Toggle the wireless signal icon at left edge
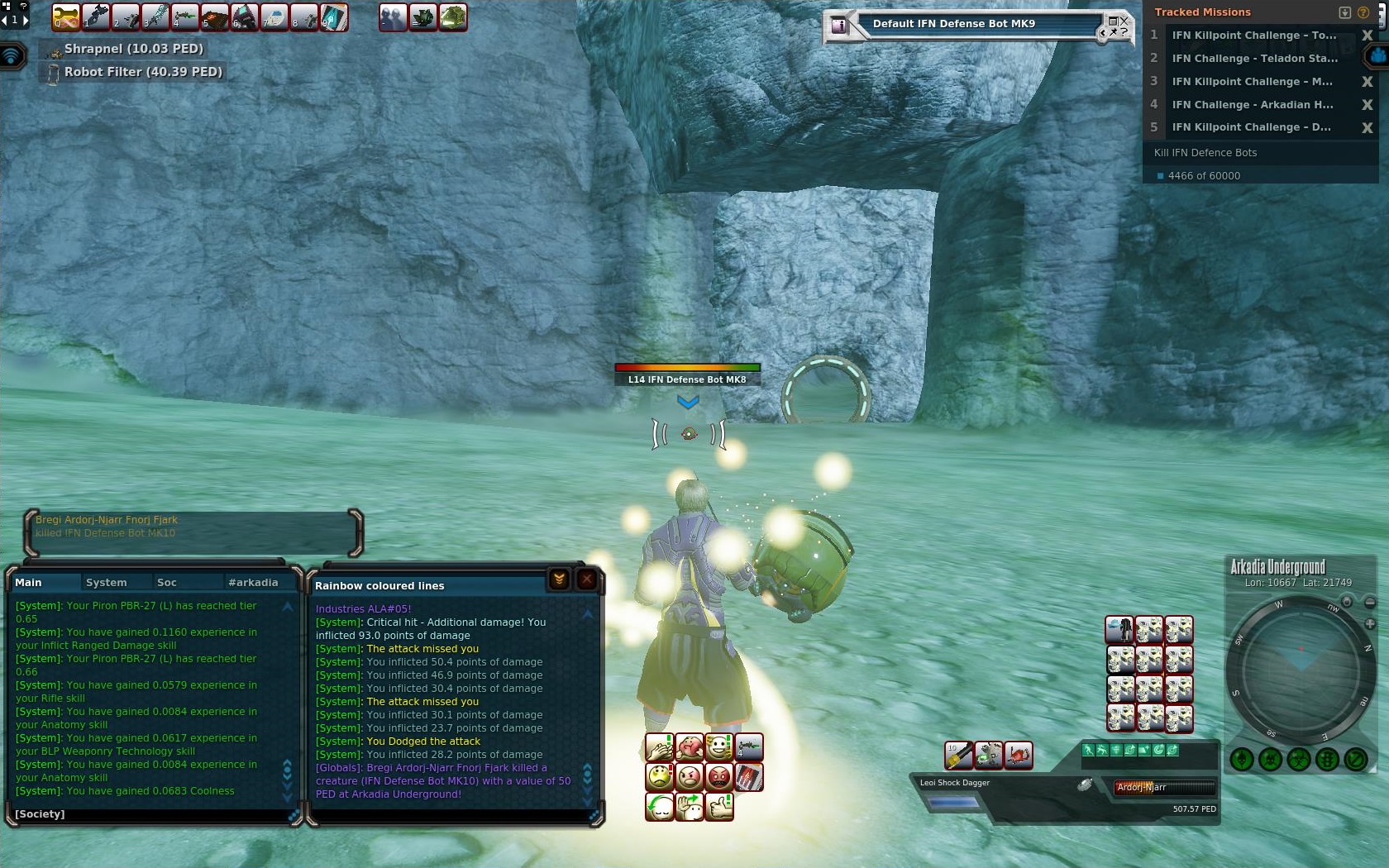Viewport: 1389px width, 868px height. click(12, 56)
